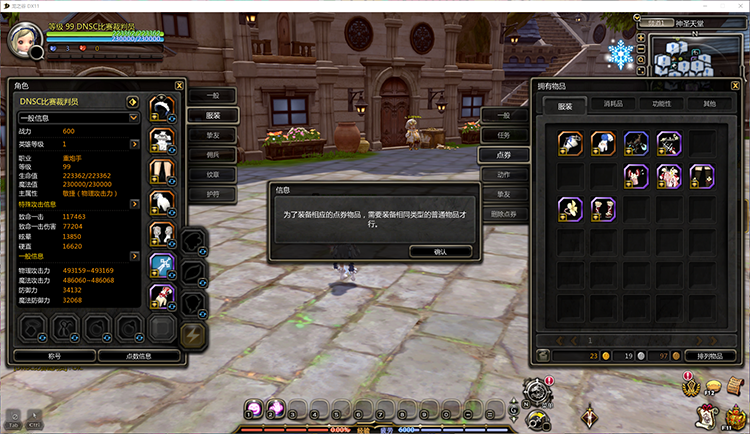This screenshot has height=434, width=750.
Task: Switch to the 佣兵 side tab
Action: click(213, 154)
